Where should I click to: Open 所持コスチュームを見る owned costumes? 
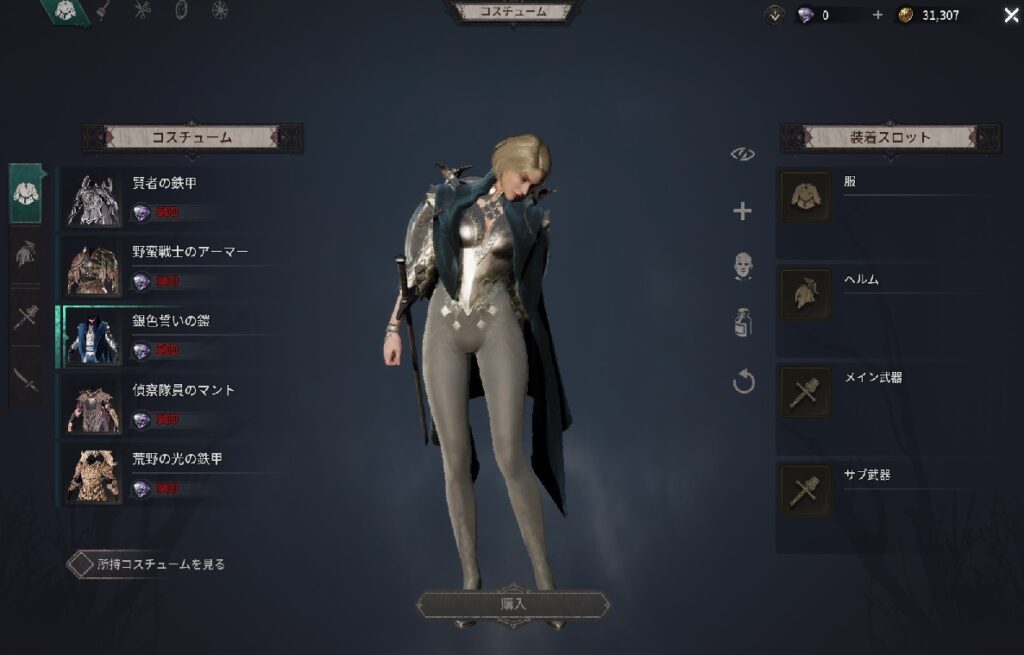(148, 564)
